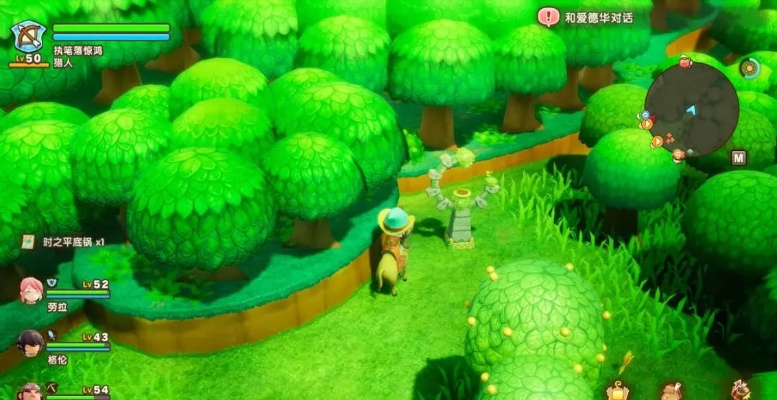Click the sun time-of-day icon

(749, 67)
